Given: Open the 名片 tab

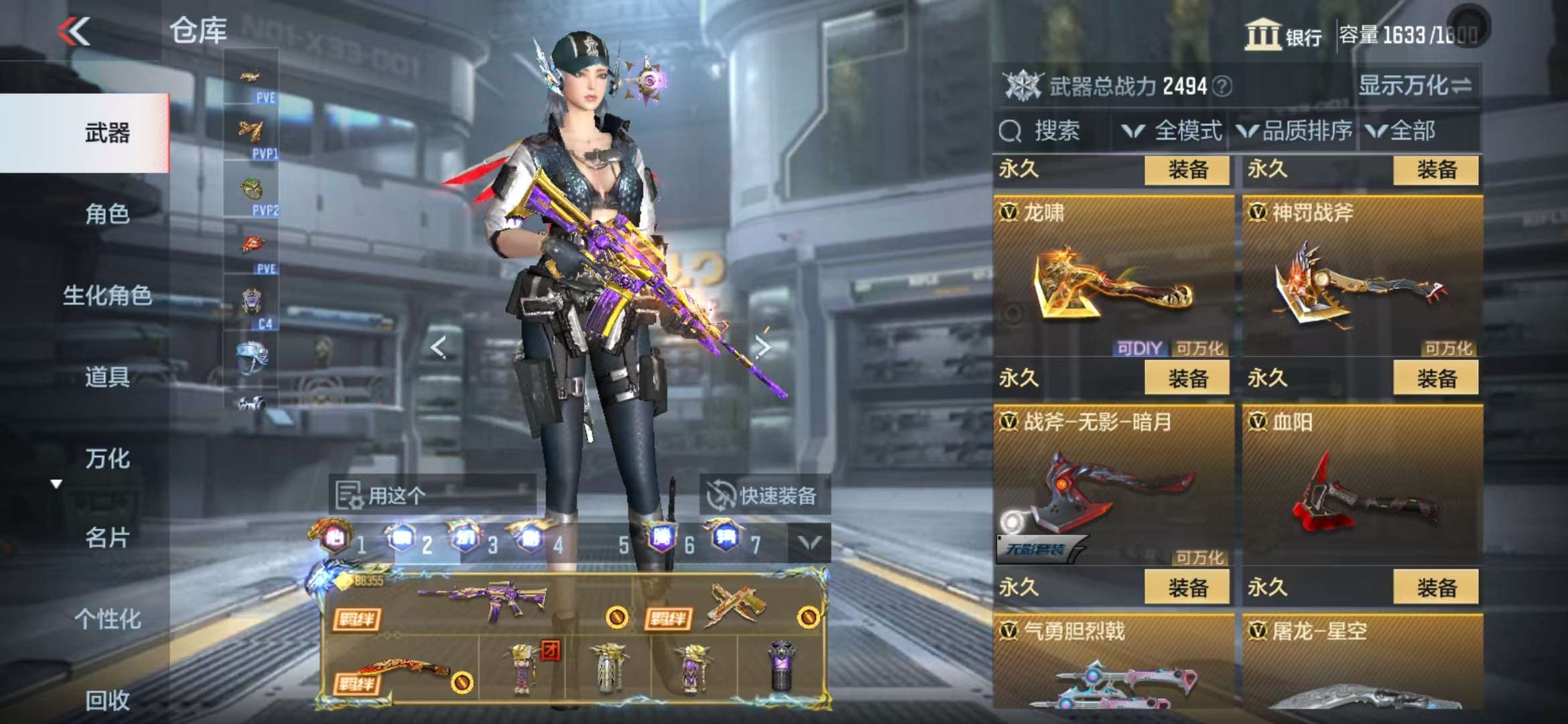Looking at the screenshot, I should (107, 538).
